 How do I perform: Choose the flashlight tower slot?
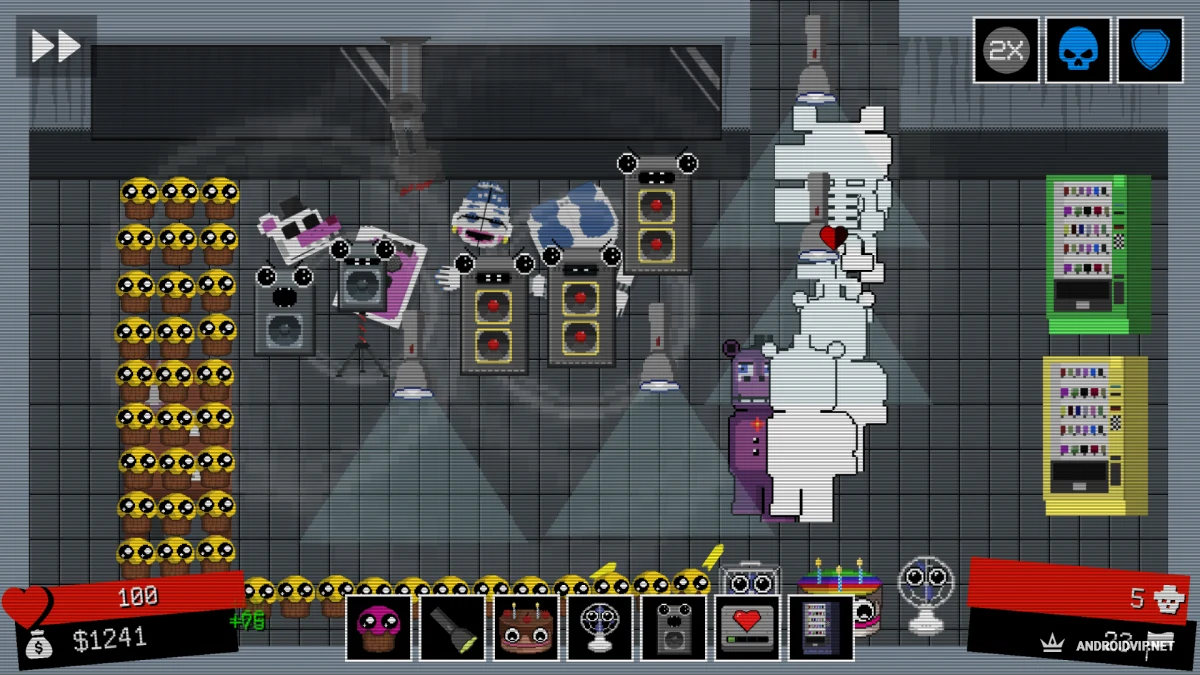453,628
